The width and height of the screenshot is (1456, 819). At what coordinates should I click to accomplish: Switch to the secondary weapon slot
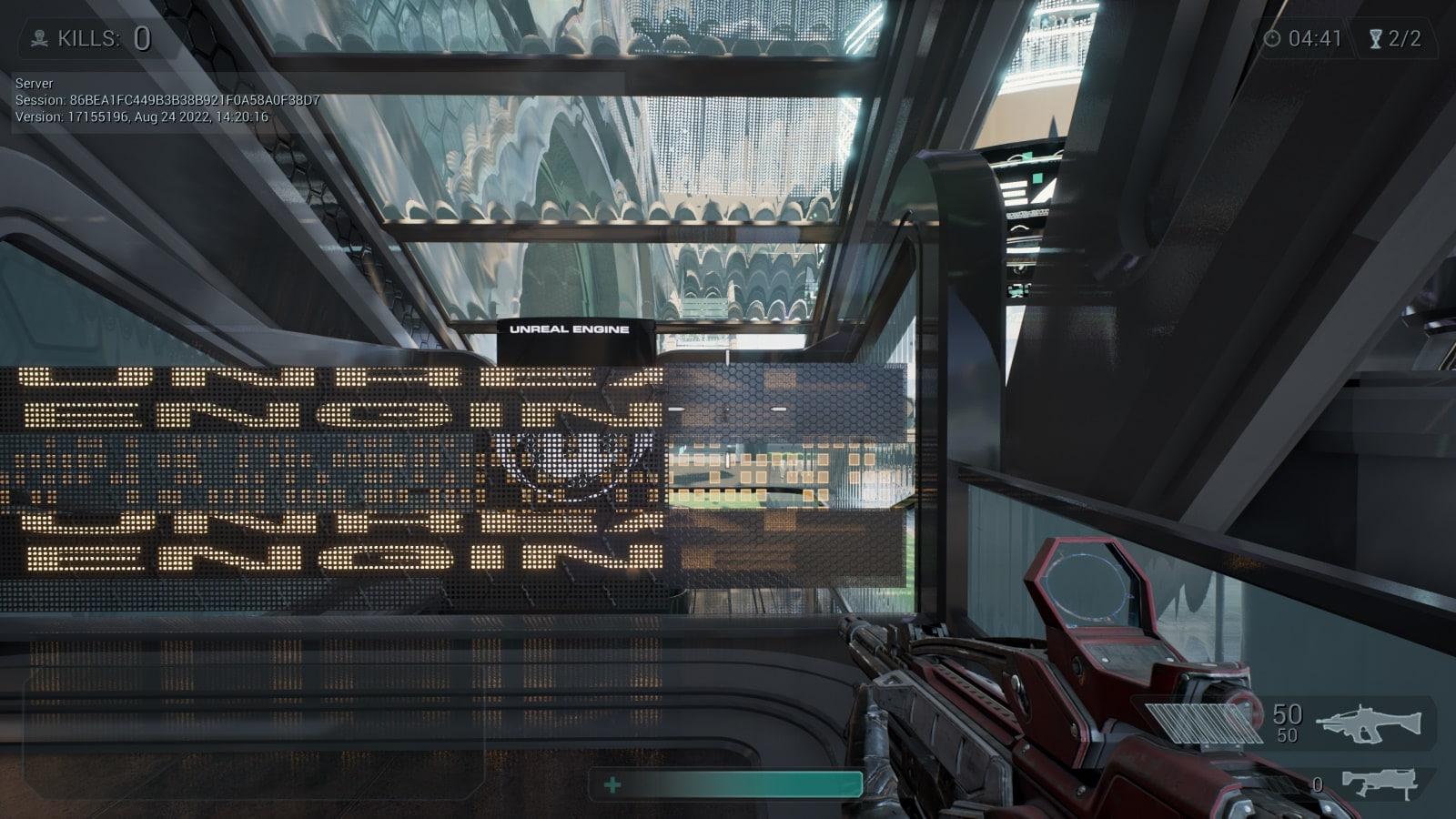(x=1380, y=783)
